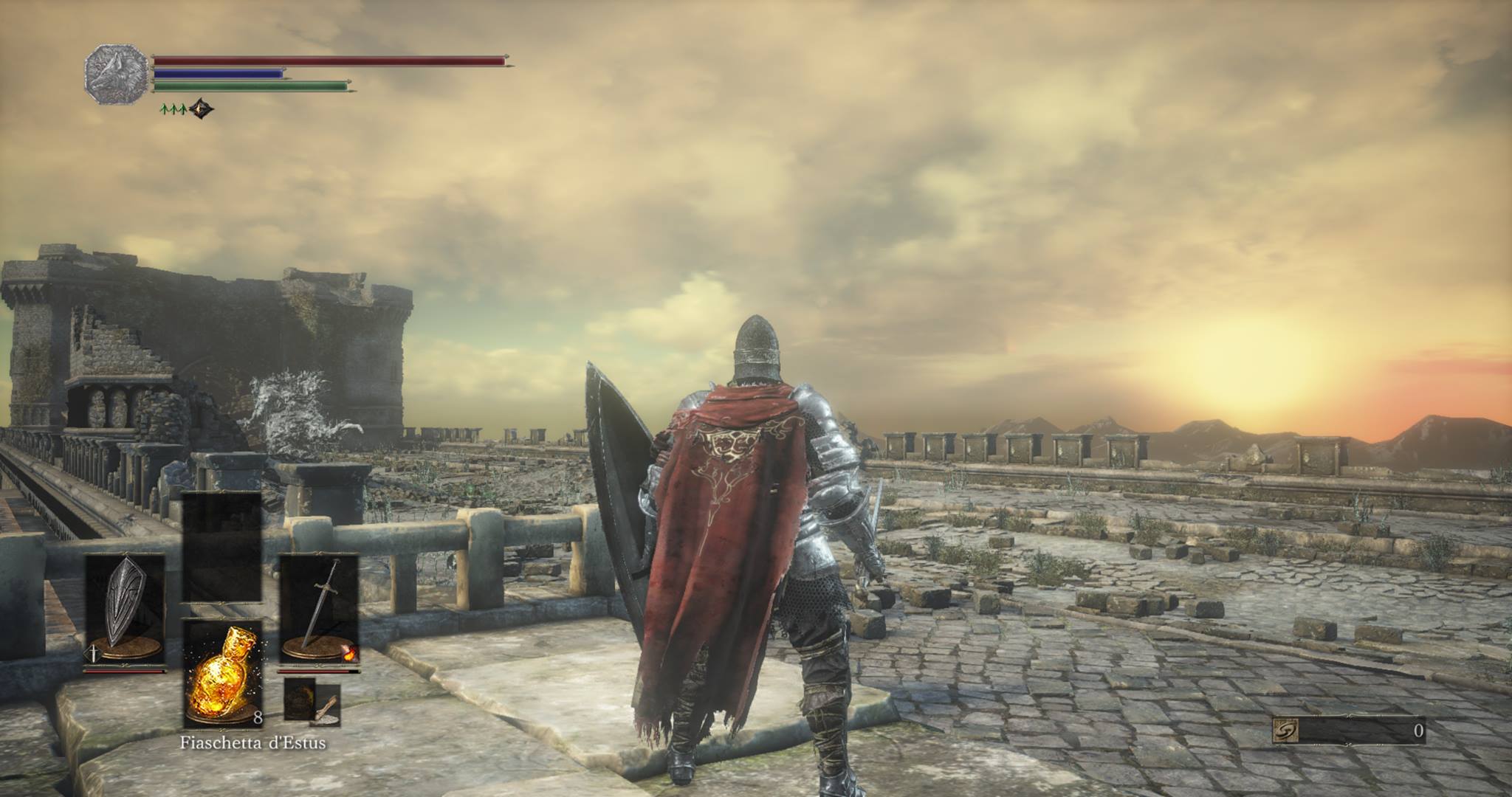Screen dimensions: 1512x797
Task: Click the green arrows stamina buff icon
Action: point(172,109)
